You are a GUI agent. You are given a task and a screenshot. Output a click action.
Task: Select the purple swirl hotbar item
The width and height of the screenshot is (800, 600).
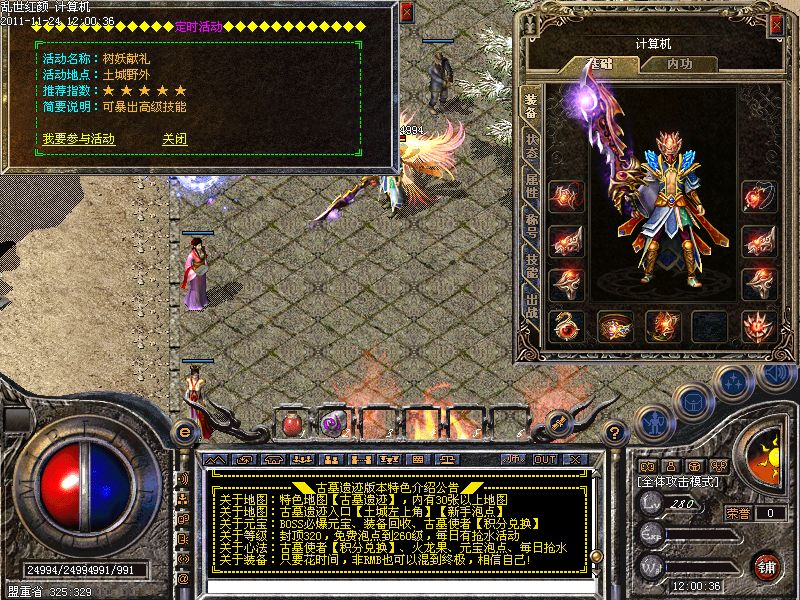point(329,423)
